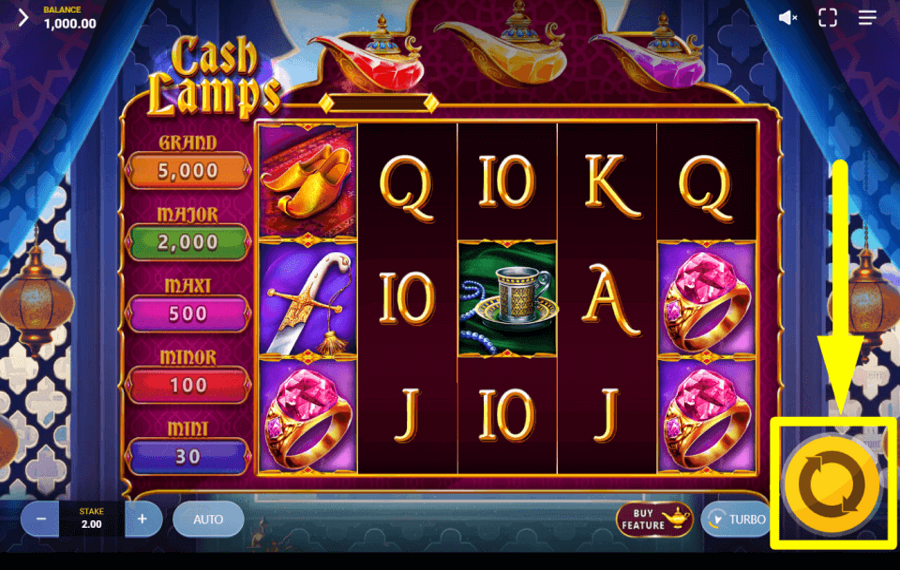
Task: Expand the side panel arrow
Action: click(x=22, y=18)
